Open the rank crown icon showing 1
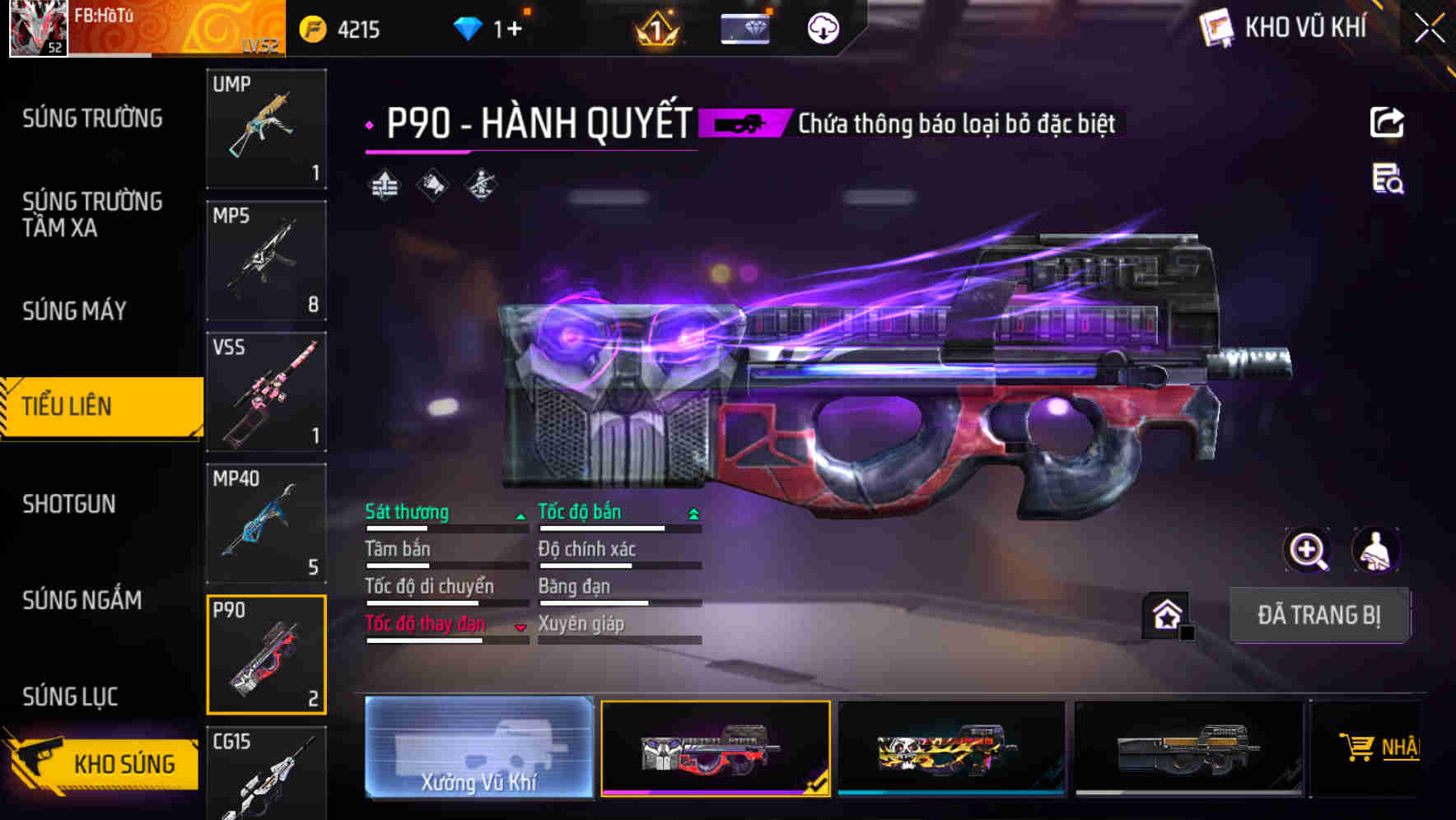The width and height of the screenshot is (1456, 820). coord(655,27)
